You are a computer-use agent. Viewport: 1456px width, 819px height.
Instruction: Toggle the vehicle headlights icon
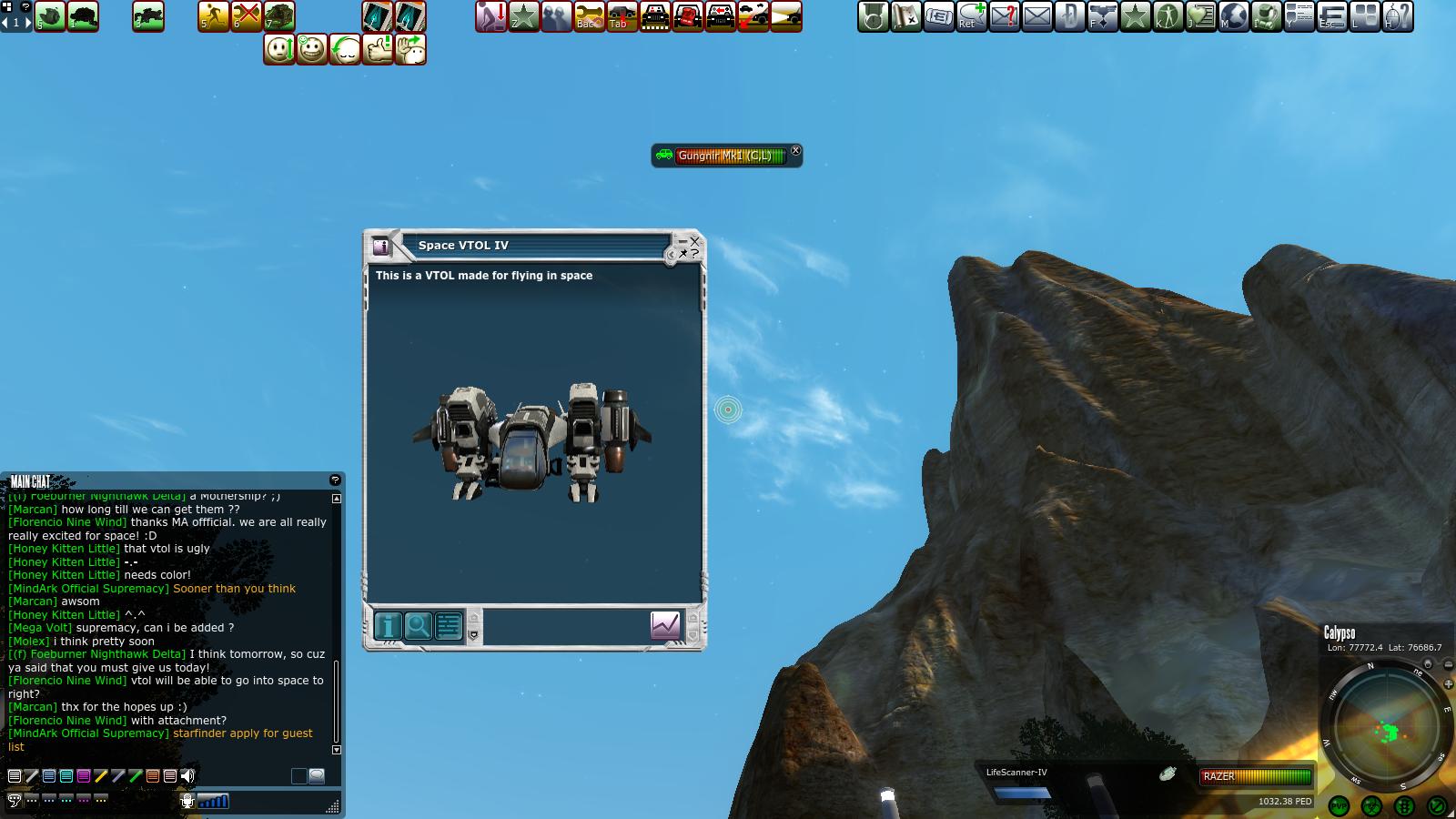click(x=785, y=16)
